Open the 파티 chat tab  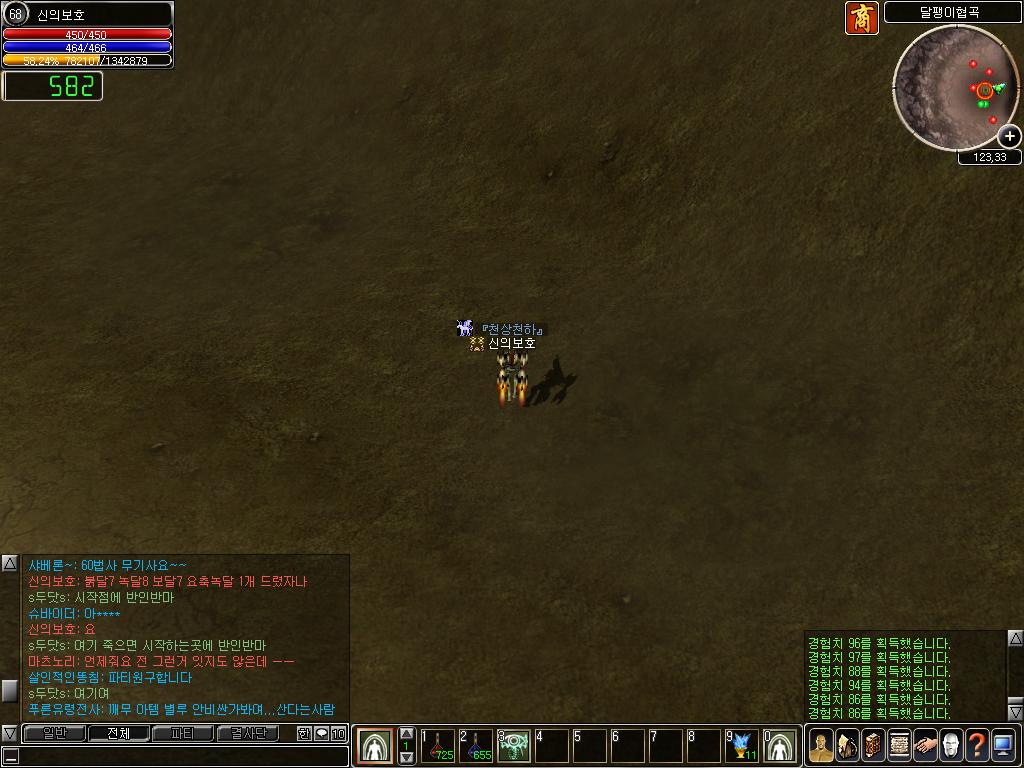pos(183,733)
